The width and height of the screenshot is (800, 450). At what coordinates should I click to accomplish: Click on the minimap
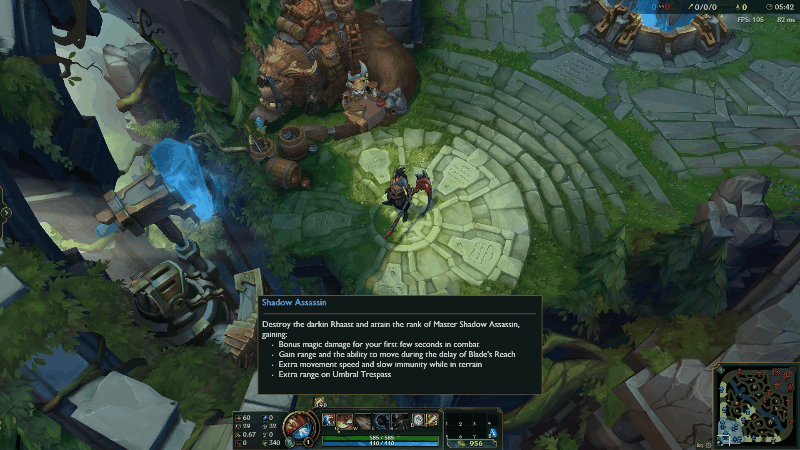754,405
